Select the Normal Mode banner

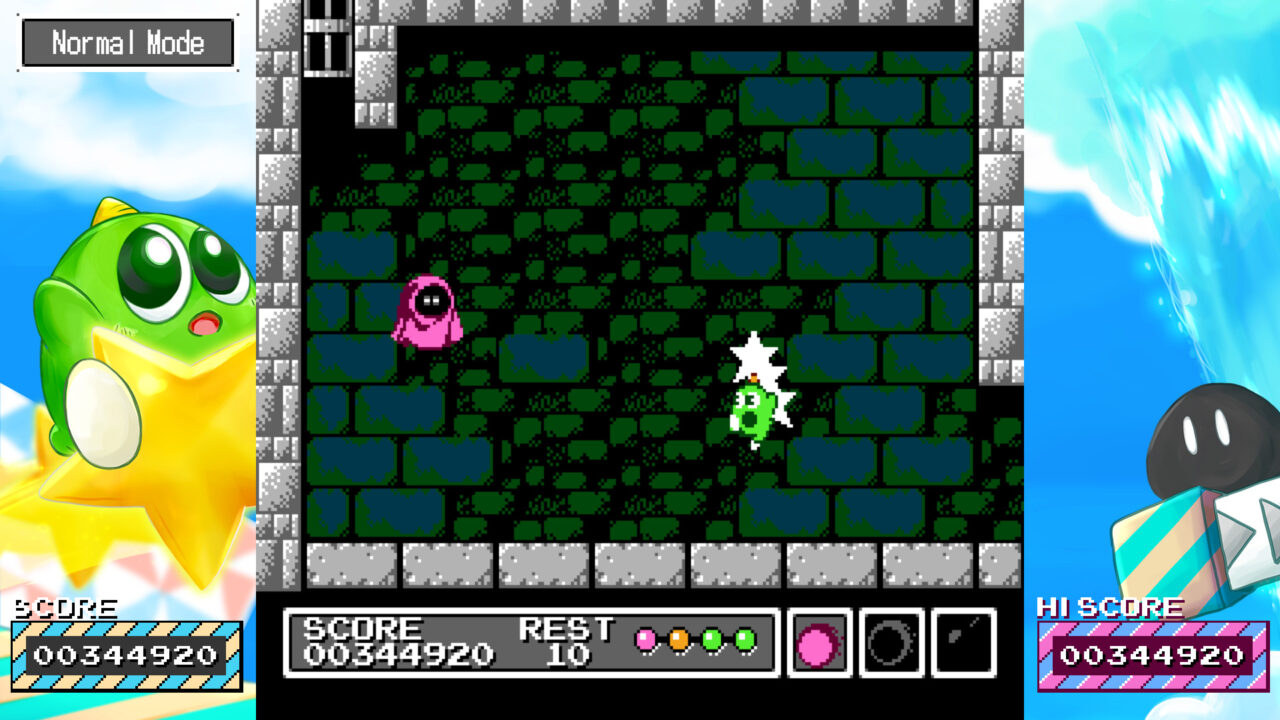pos(128,42)
